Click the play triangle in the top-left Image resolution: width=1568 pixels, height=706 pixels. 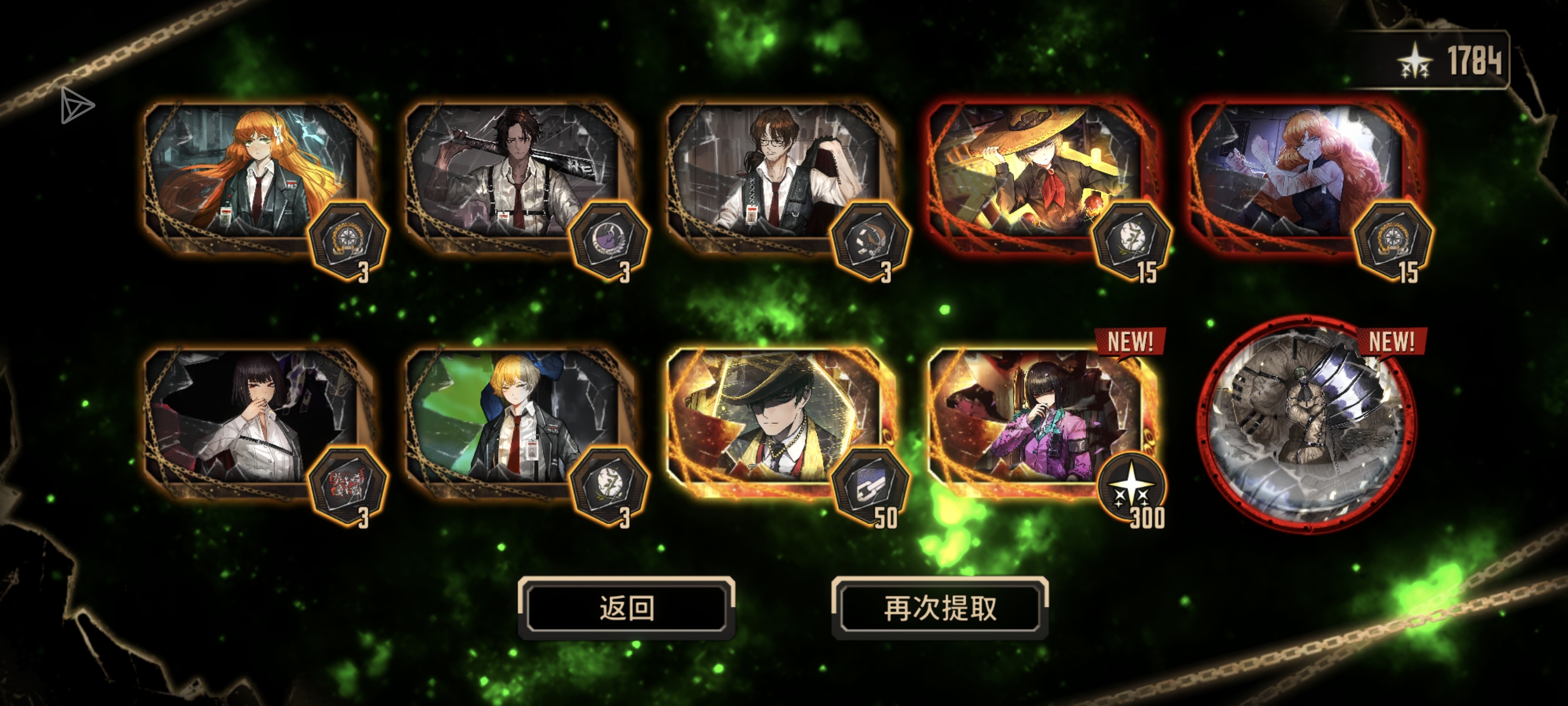(77, 107)
